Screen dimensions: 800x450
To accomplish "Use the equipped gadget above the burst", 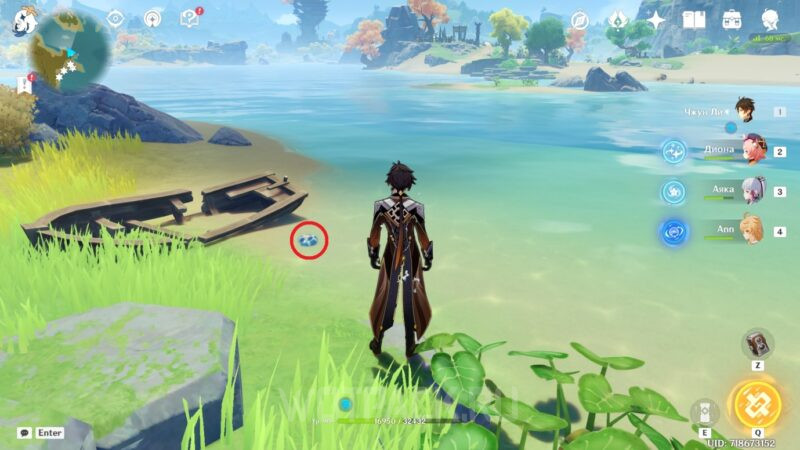I will [x=757, y=344].
